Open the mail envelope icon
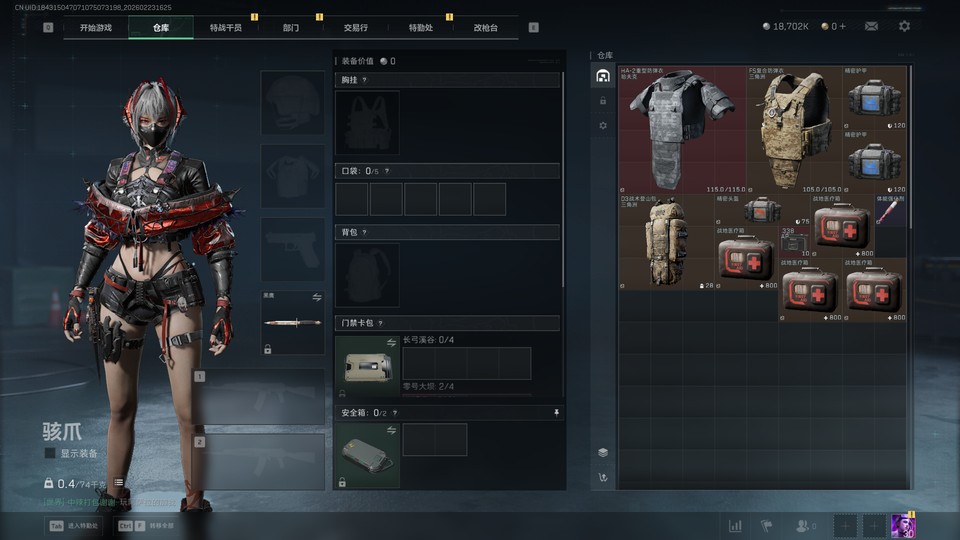 871,26
